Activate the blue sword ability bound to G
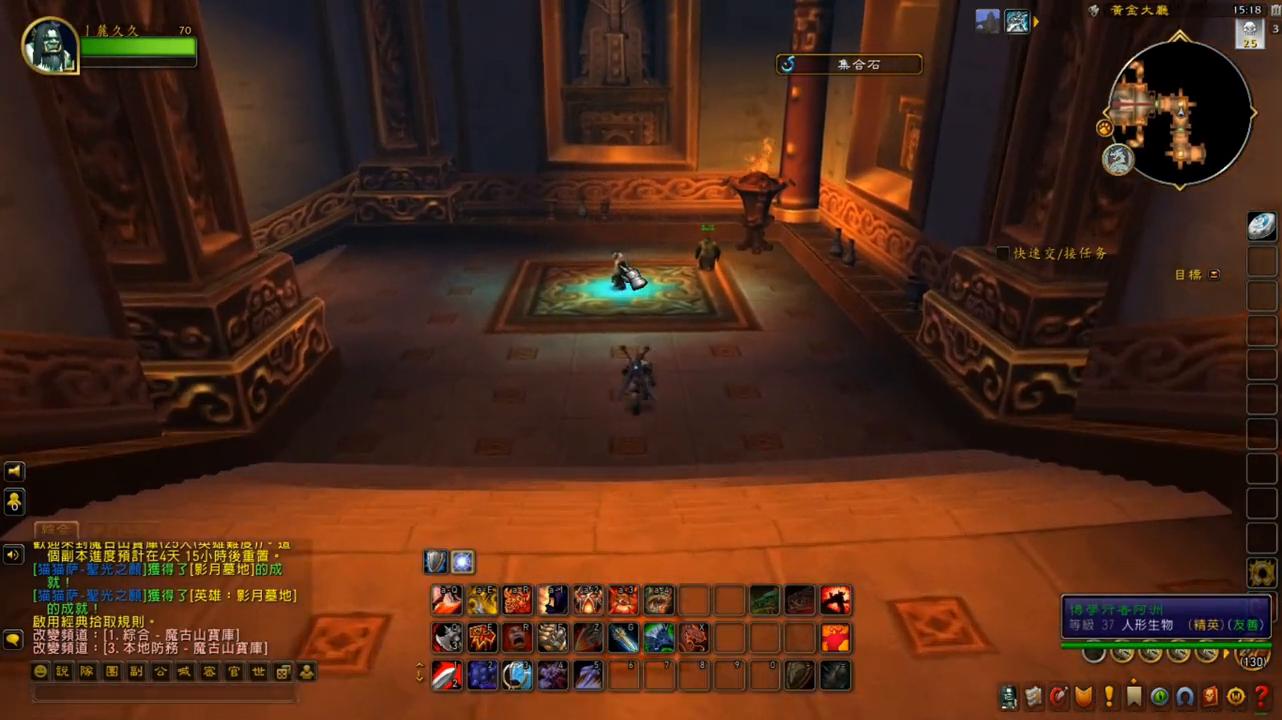 click(623, 637)
